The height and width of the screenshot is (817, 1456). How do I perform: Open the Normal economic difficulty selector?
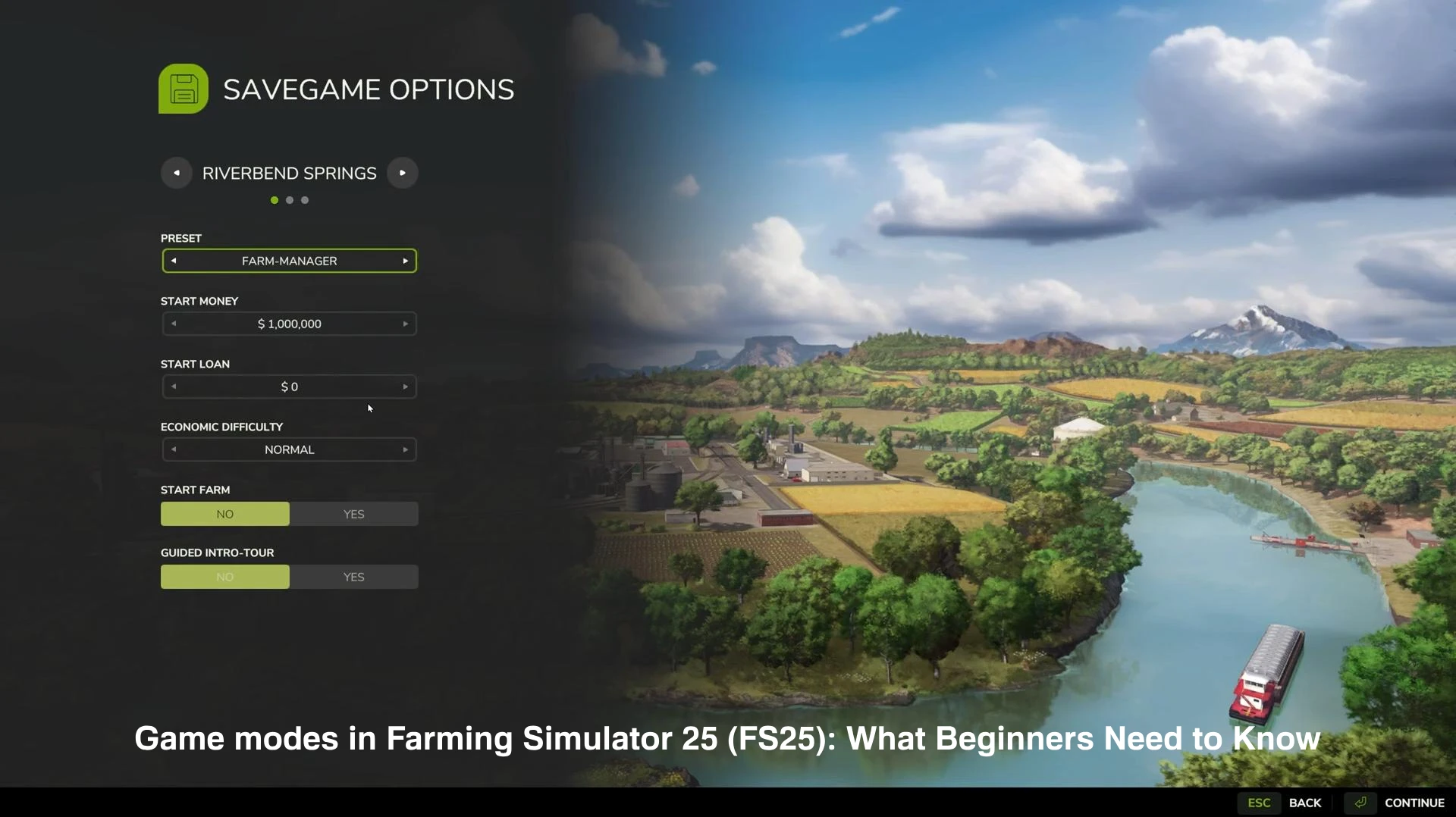tap(289, 449)
